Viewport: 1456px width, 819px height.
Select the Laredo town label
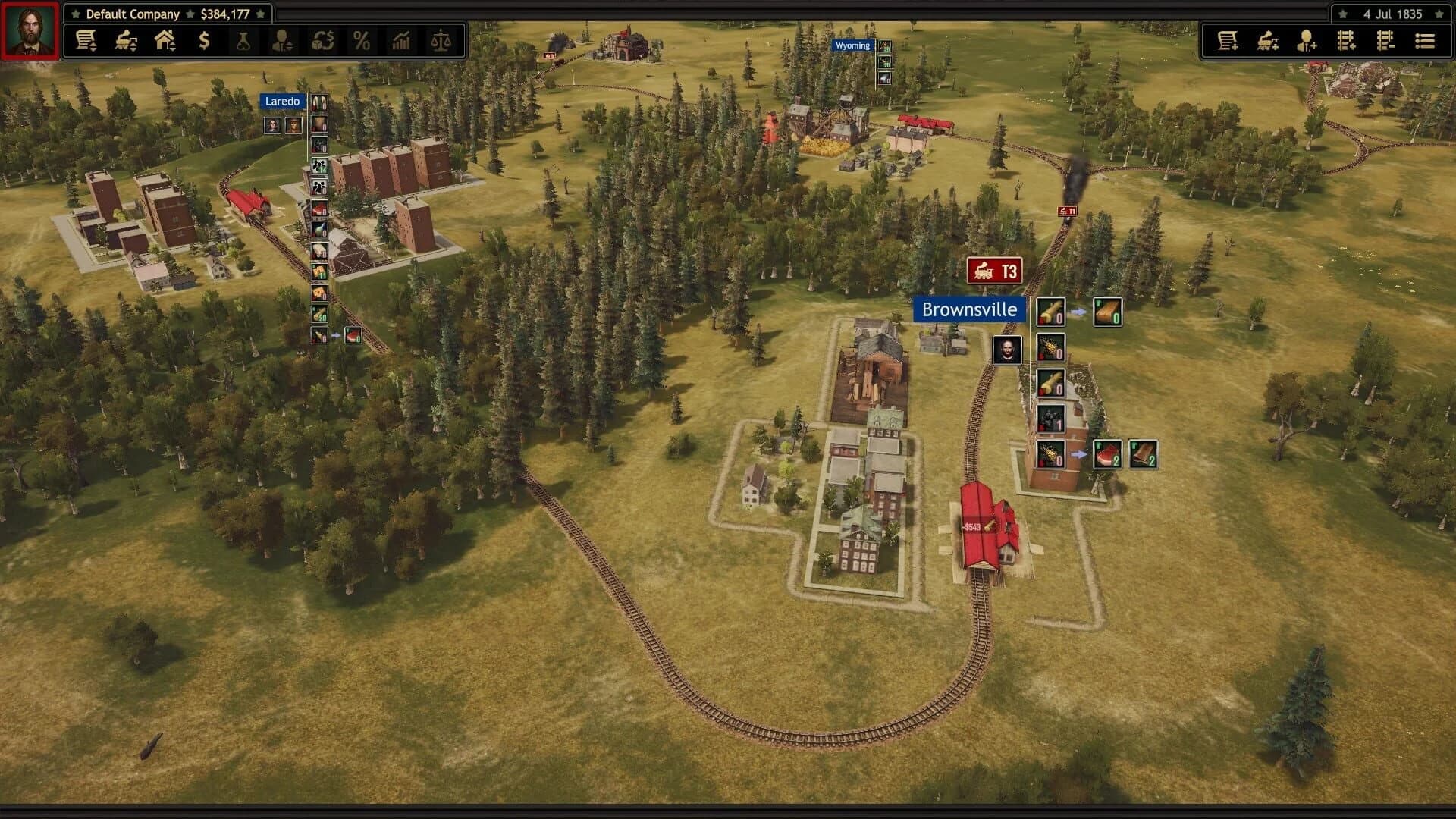pos(282,101)
